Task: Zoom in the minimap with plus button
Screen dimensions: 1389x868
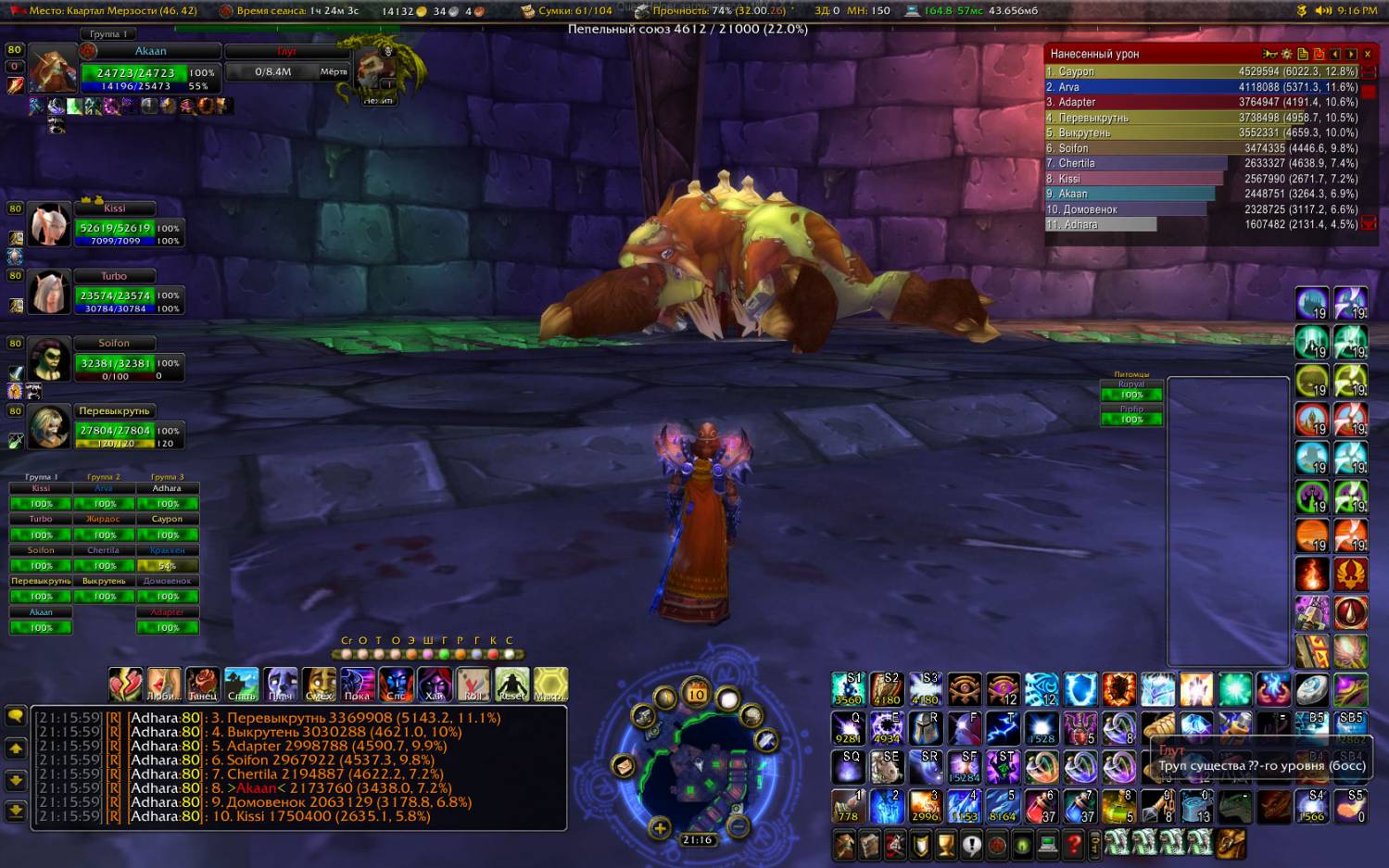Action: pyautogui.click(x=660, y=827)
